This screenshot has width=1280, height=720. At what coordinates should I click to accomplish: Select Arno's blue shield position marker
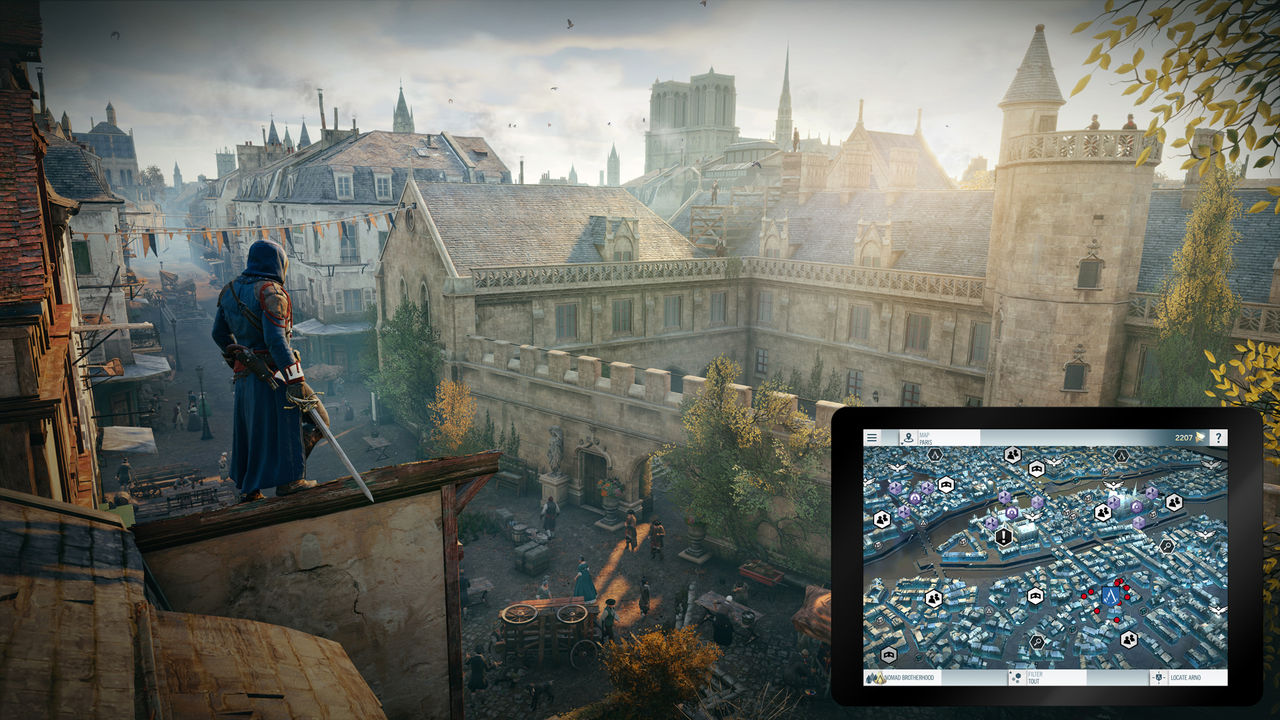coord(1111,597)
